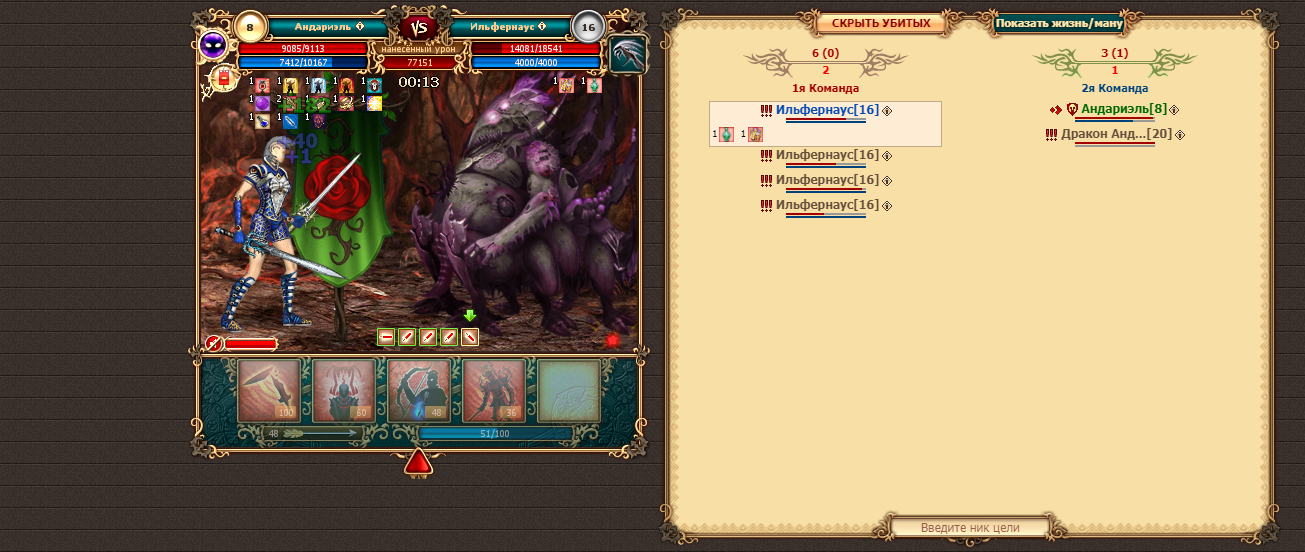The width and height of the screenshot is (1305, 552).
Task: Click the green vase effect in target row
Action: tap(727, 134)
